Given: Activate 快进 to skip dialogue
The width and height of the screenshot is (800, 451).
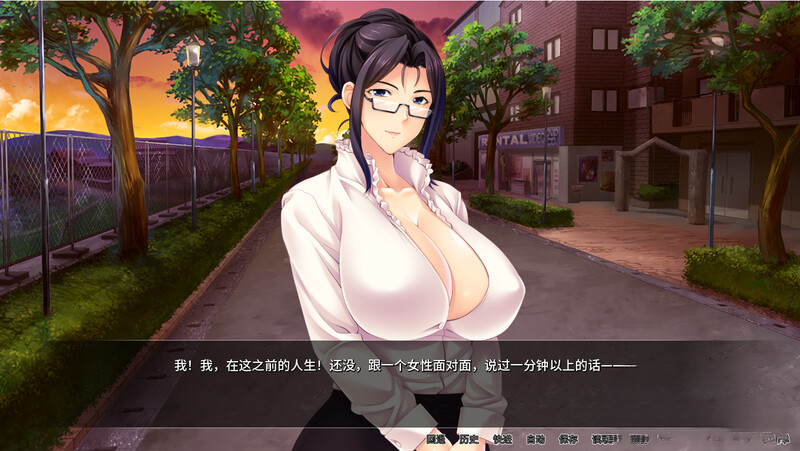Looking at the screenshot, I should [x=502, y=439].
